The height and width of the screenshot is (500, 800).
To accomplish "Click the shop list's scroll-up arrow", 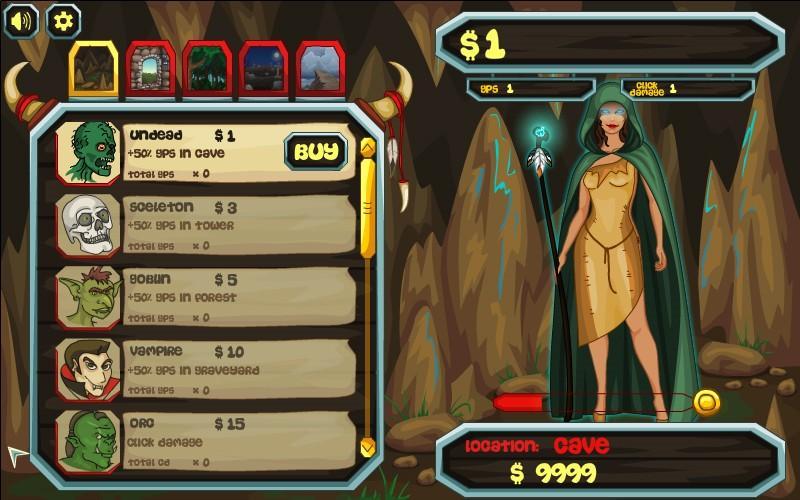I will click(367, 147).
